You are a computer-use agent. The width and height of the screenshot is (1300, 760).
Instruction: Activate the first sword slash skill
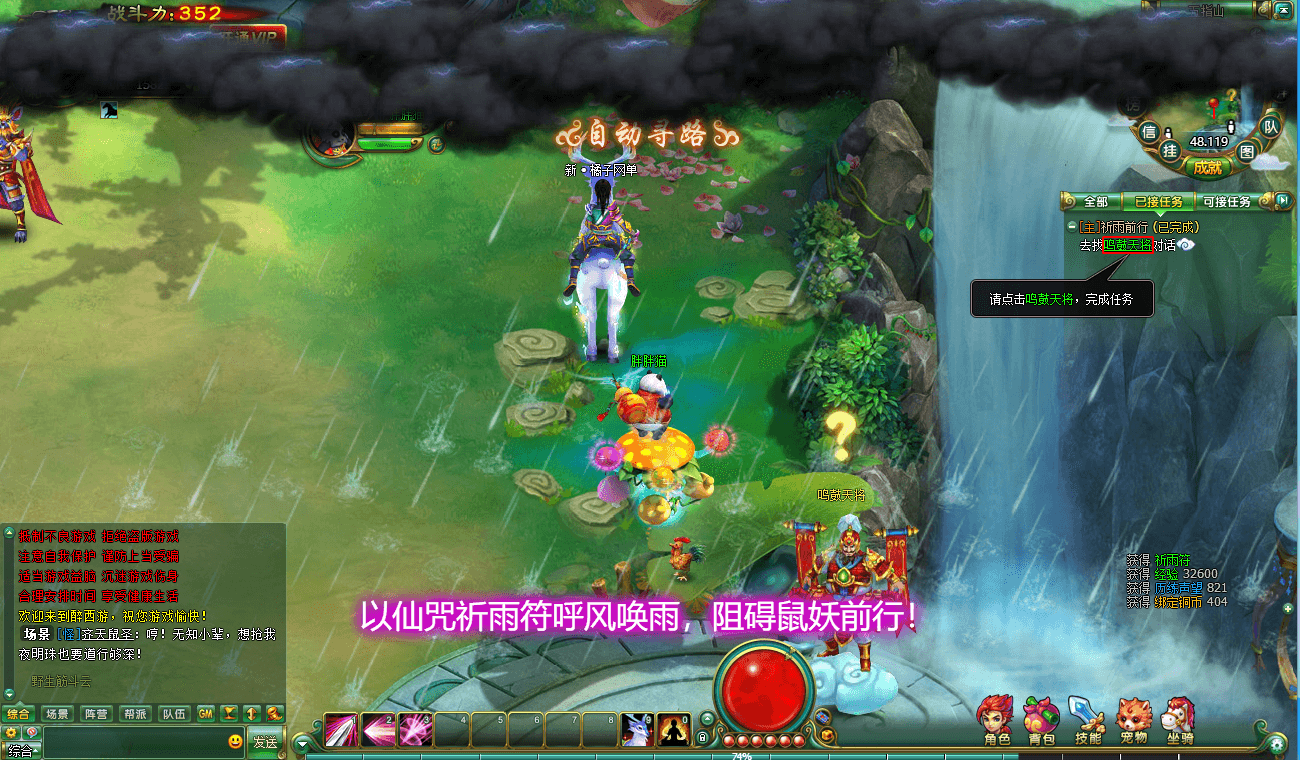[x=340, y=729]
